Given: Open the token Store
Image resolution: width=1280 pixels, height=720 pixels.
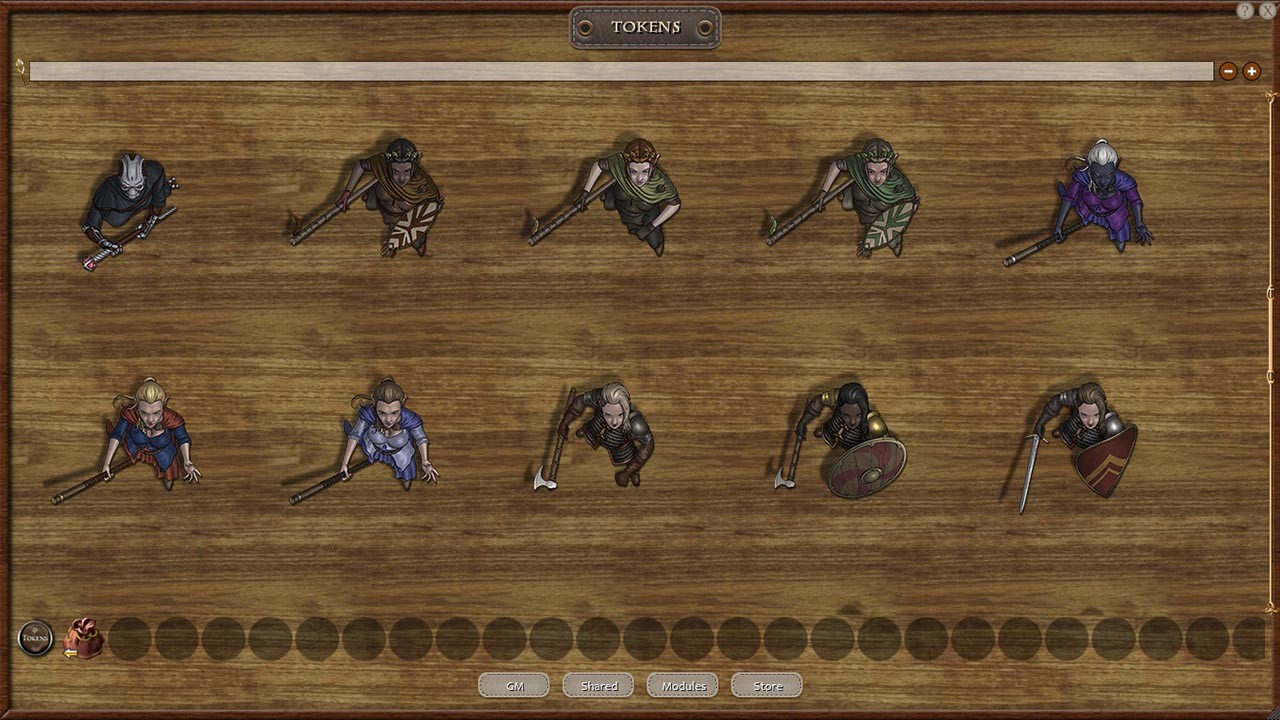Looking at the screenshot, I should 766,685.
